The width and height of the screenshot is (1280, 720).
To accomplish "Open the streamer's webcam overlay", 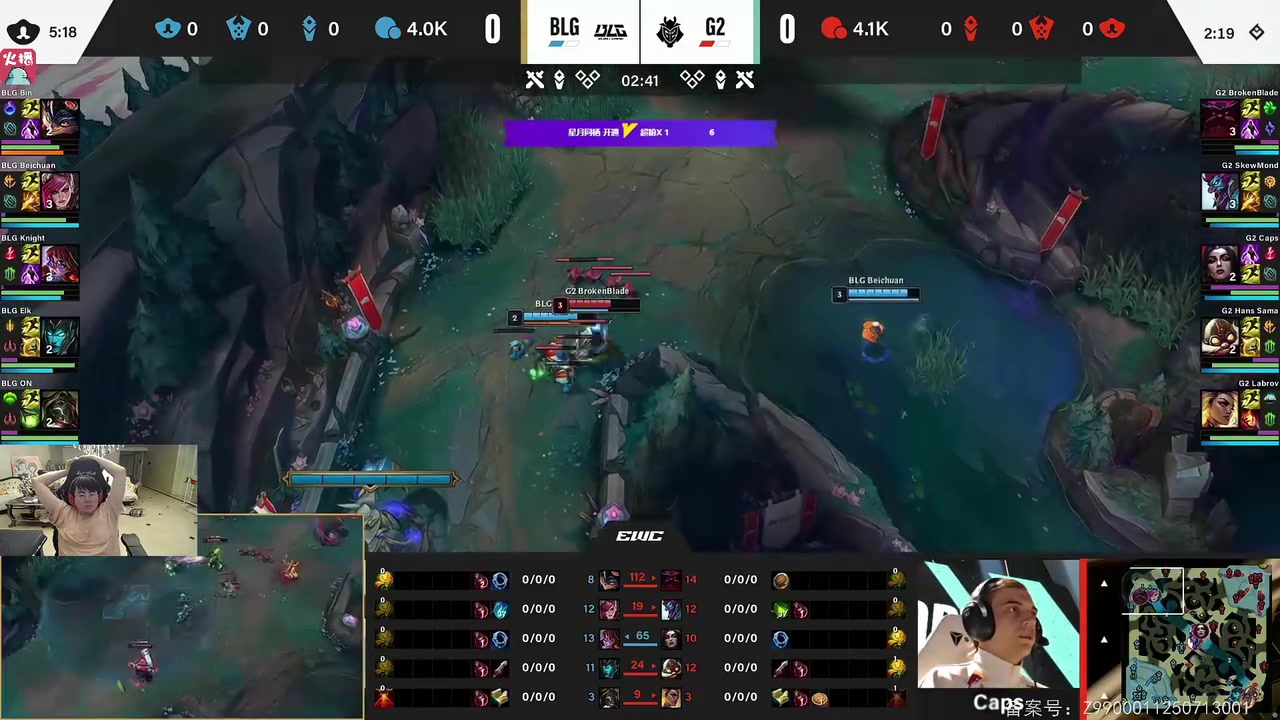I will (x=98, y=500).
